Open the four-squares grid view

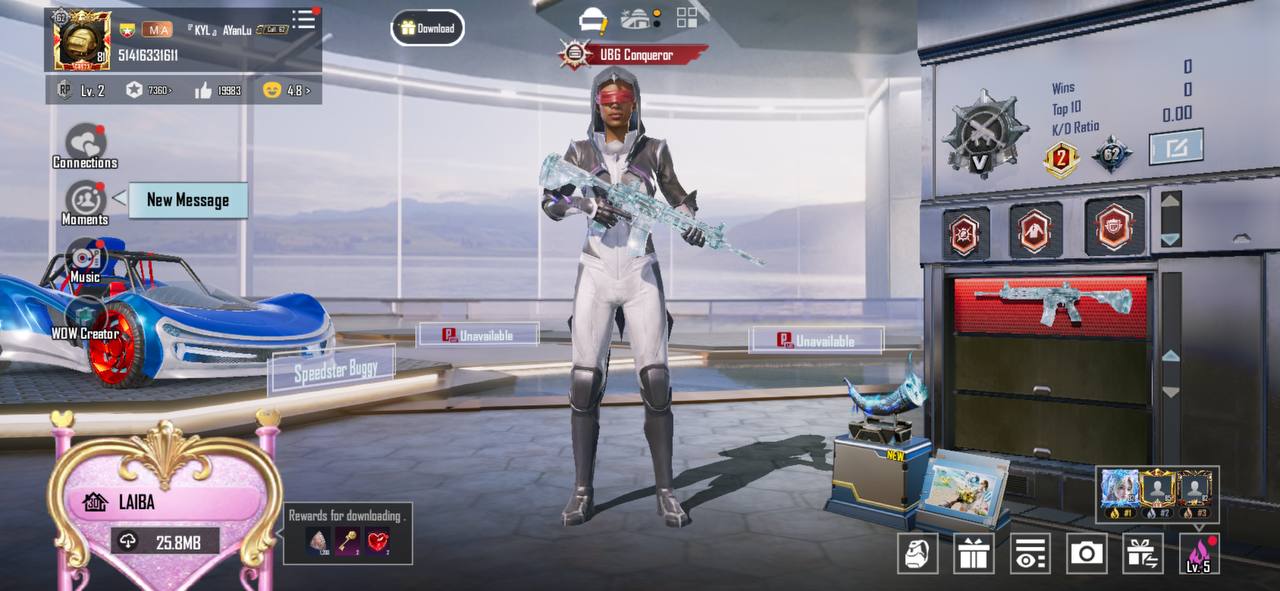click(687, 18)
